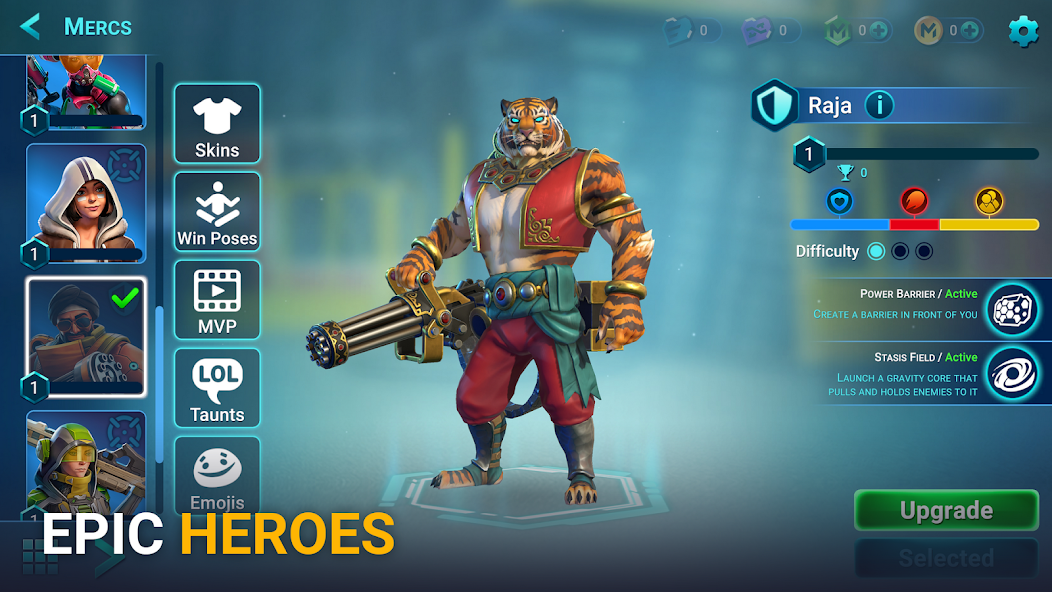Choose the green-helmet sniper mercenary portrait

[86, 462]
